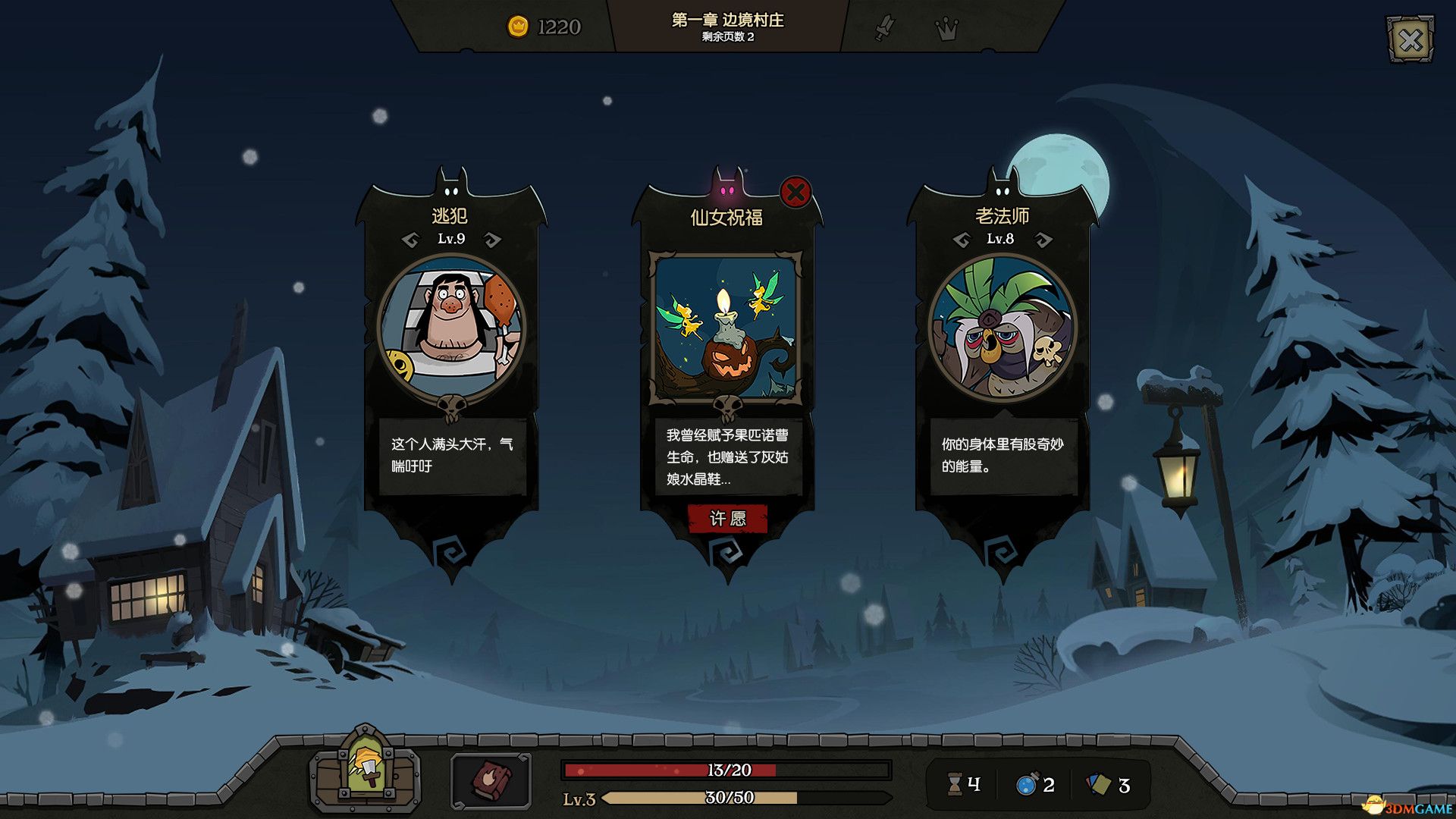
Task: Close the screen with the top-right X button
Action: click(x=1410, y=39)
